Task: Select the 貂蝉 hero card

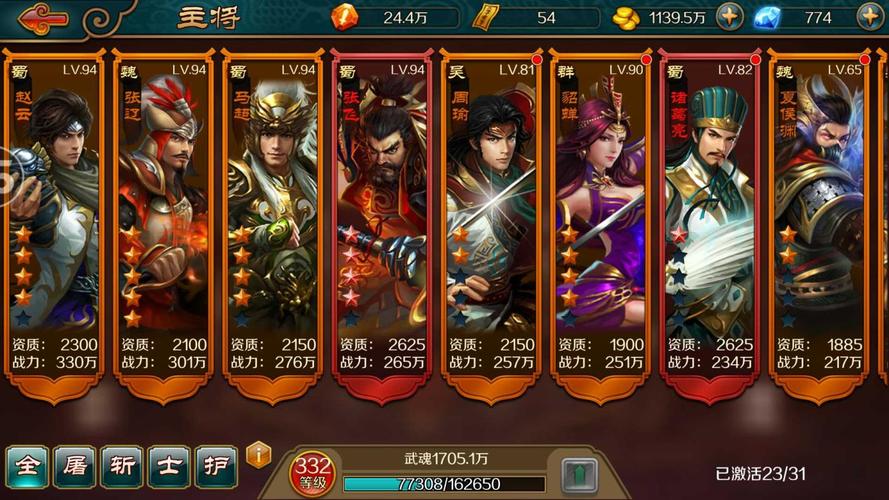Action: [600, 220]
